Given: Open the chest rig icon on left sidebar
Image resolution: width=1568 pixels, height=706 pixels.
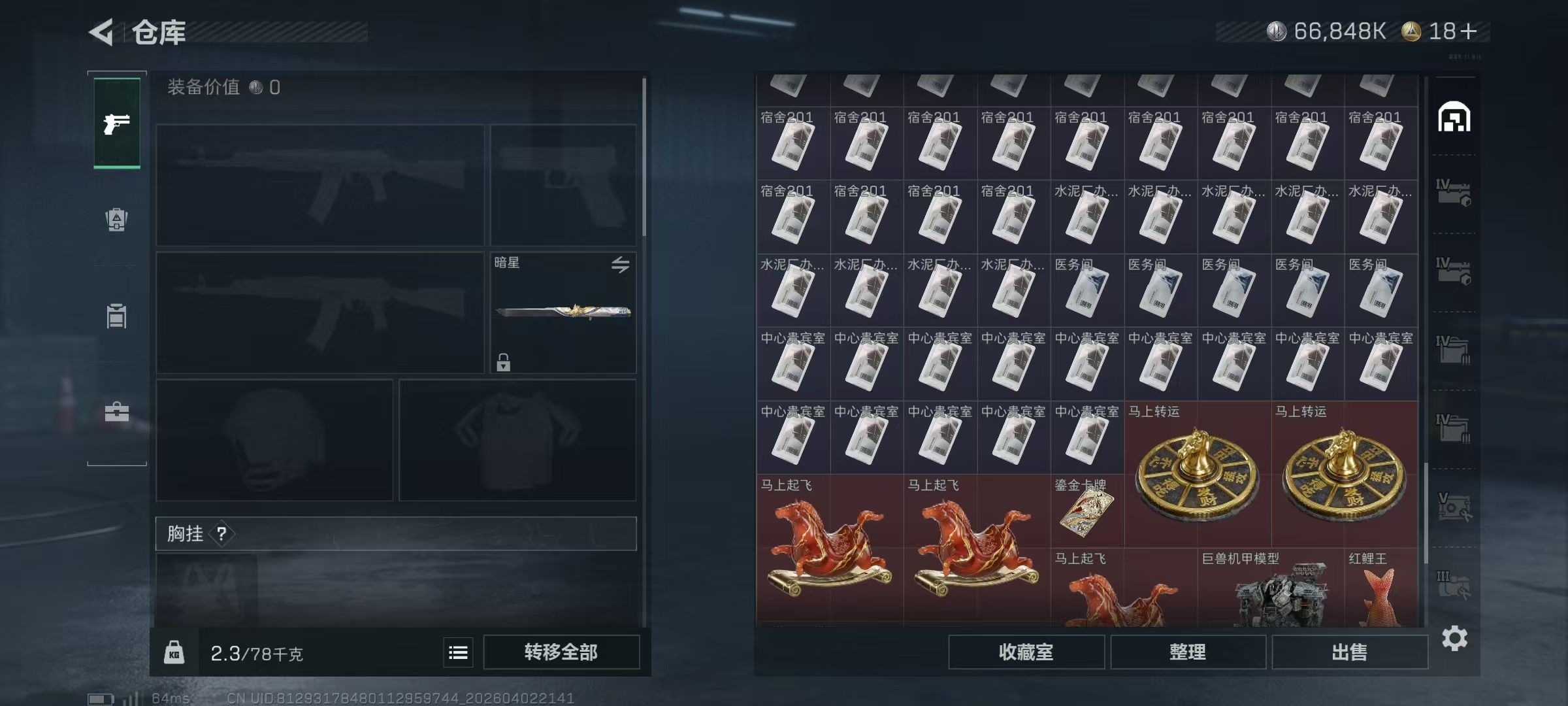Looking at the screenshot, I should point(116,317).
